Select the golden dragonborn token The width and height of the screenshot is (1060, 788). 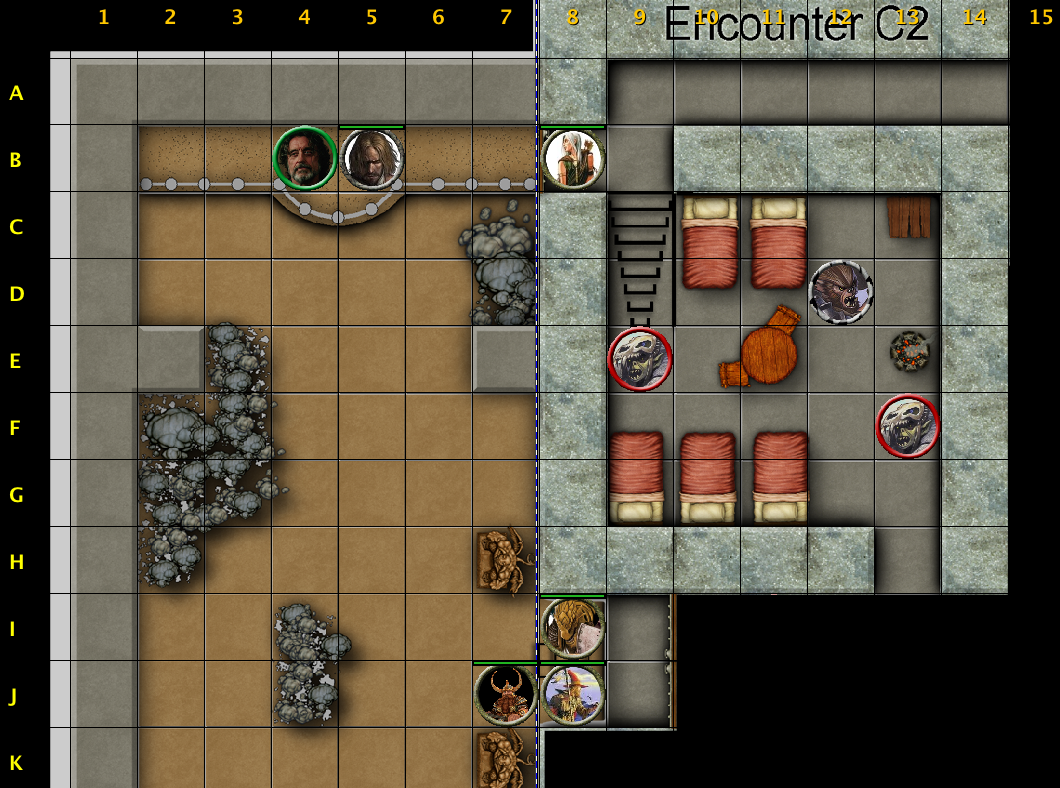[573, 627]
